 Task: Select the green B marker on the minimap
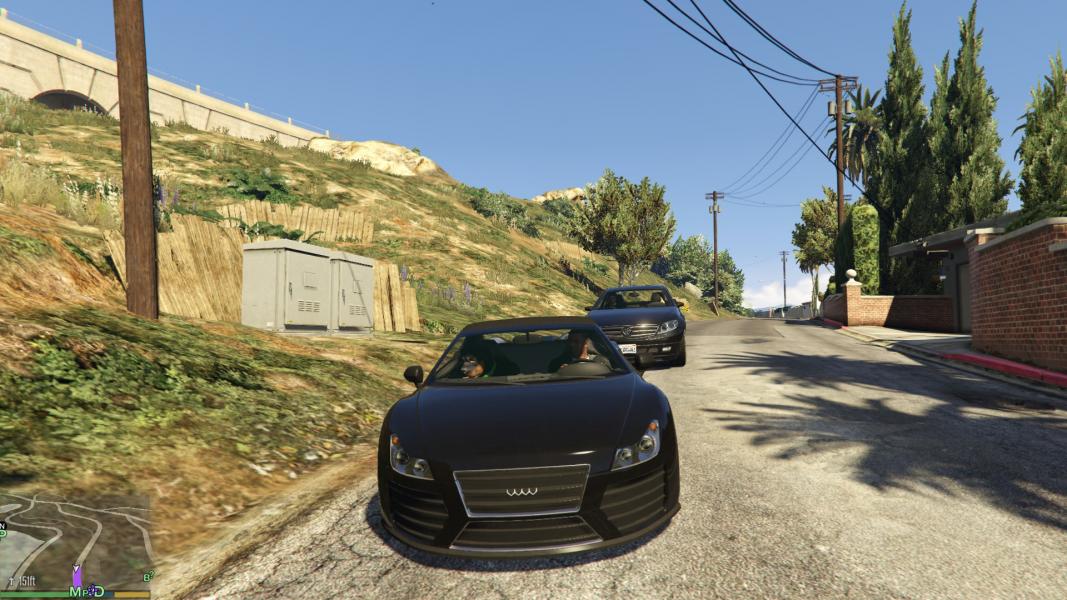click(x=147, y=577)
